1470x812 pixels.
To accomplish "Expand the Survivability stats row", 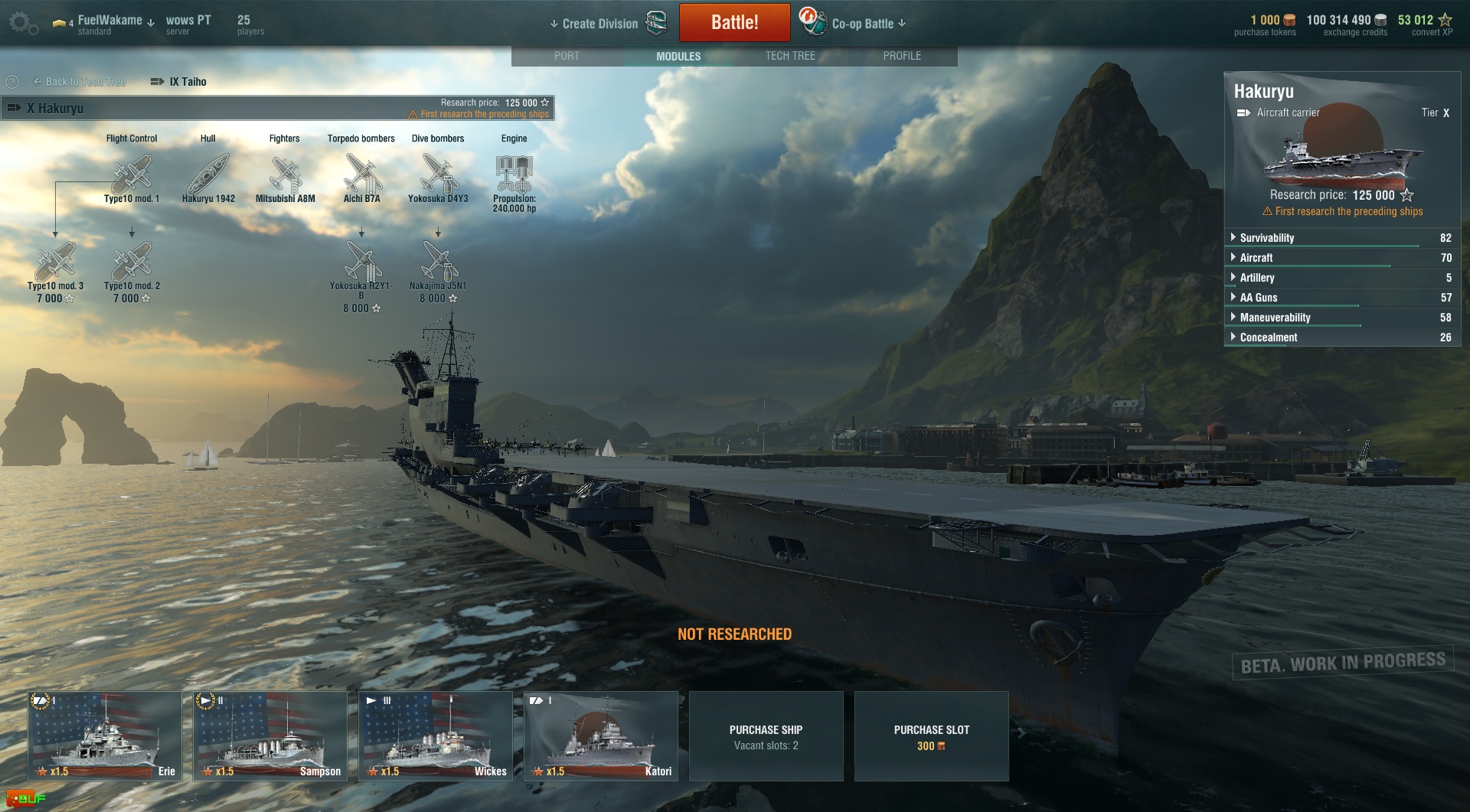I will coord(1266,238).
